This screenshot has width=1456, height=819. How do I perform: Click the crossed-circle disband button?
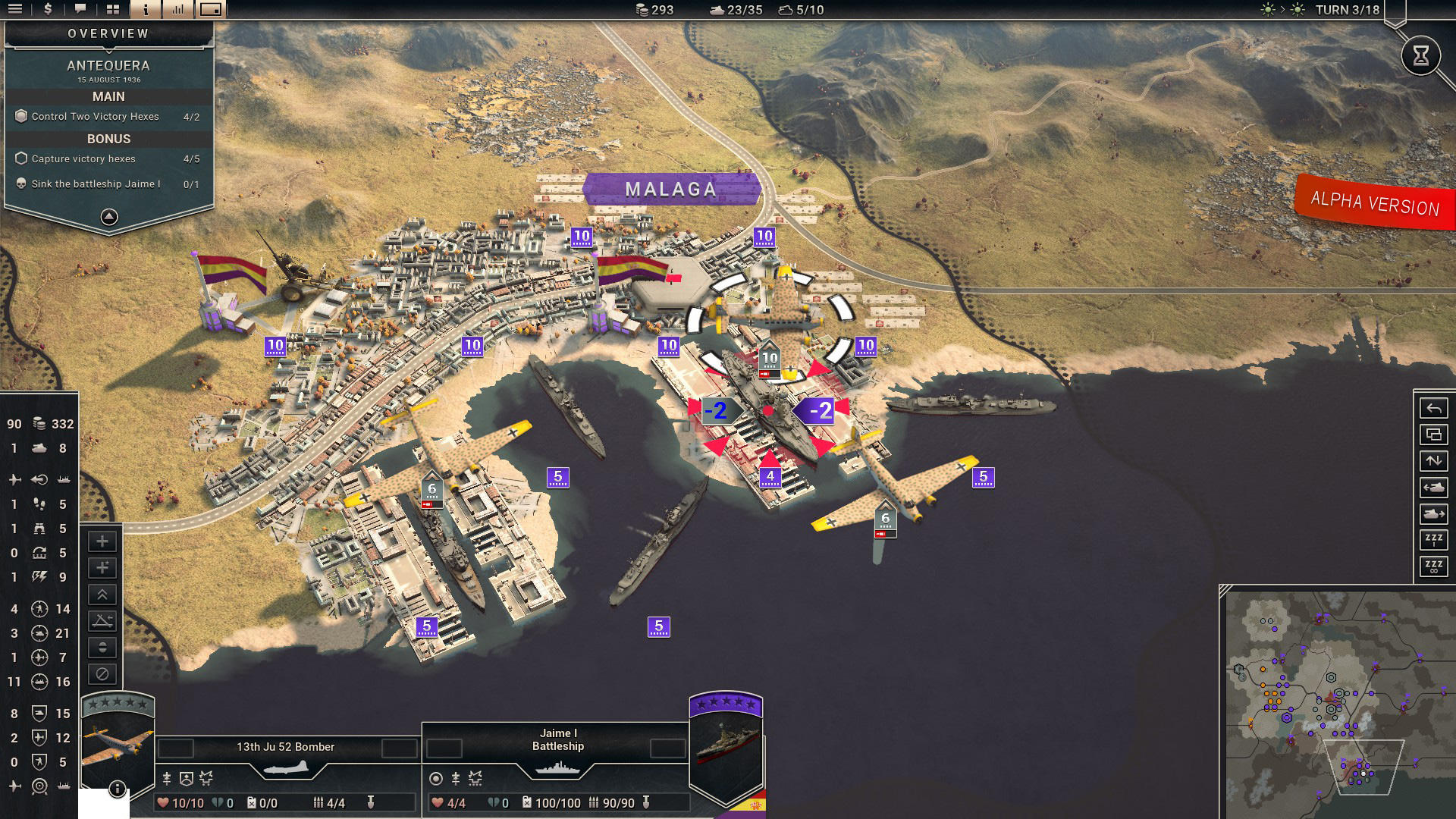pos(102,673)
